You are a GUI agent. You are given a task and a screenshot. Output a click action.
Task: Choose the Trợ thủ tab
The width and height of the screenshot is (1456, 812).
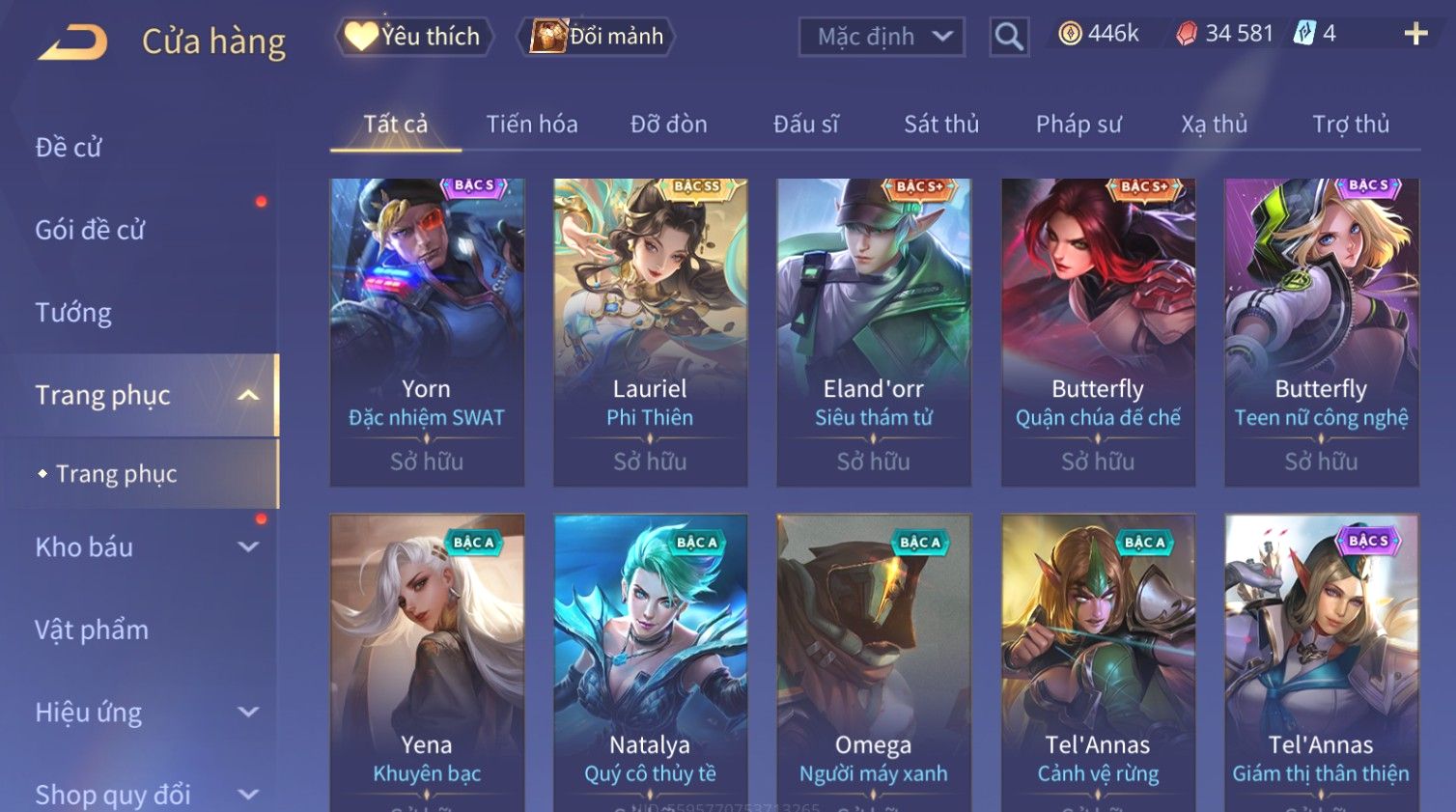(1351, 125)
